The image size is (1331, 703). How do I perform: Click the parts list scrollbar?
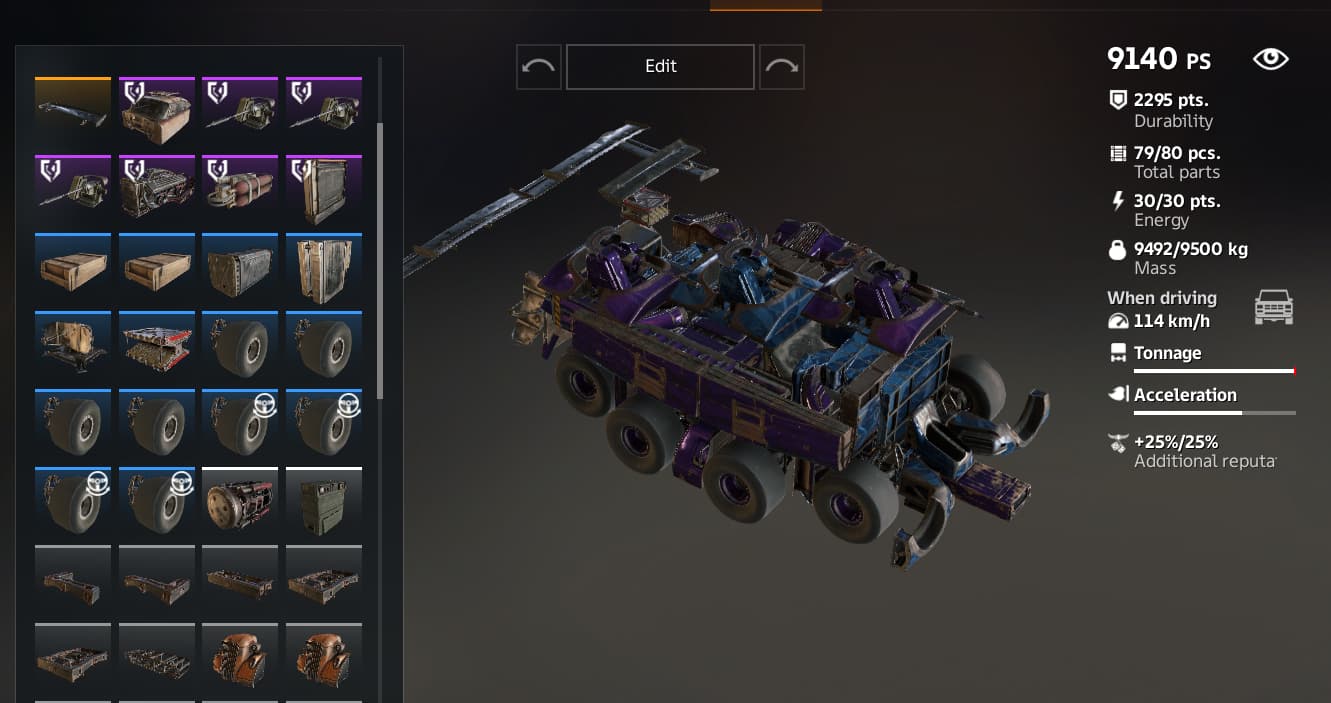point(379,260)
